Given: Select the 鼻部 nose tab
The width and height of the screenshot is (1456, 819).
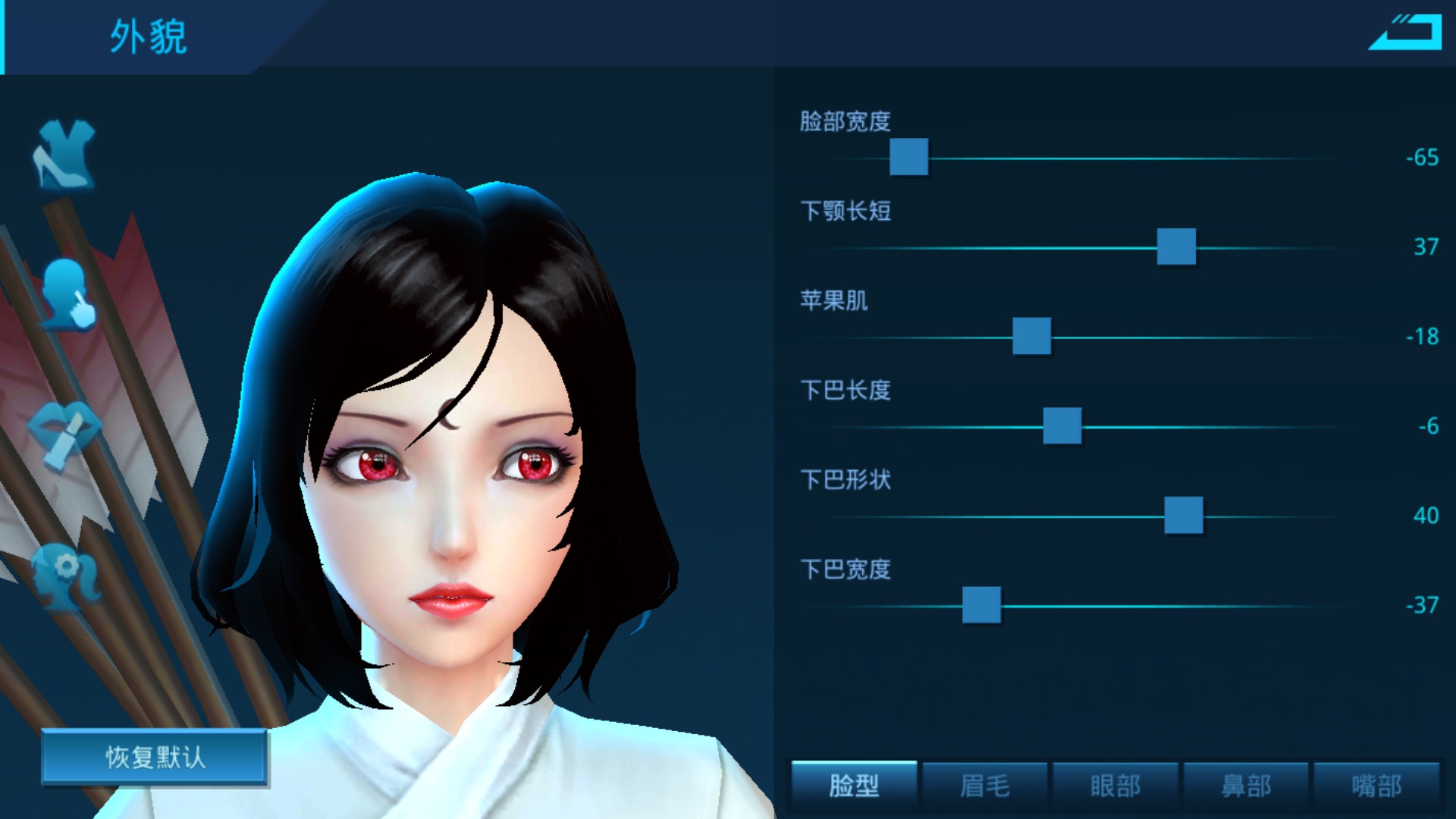Looking at the screenshot, I should 1246,786.
